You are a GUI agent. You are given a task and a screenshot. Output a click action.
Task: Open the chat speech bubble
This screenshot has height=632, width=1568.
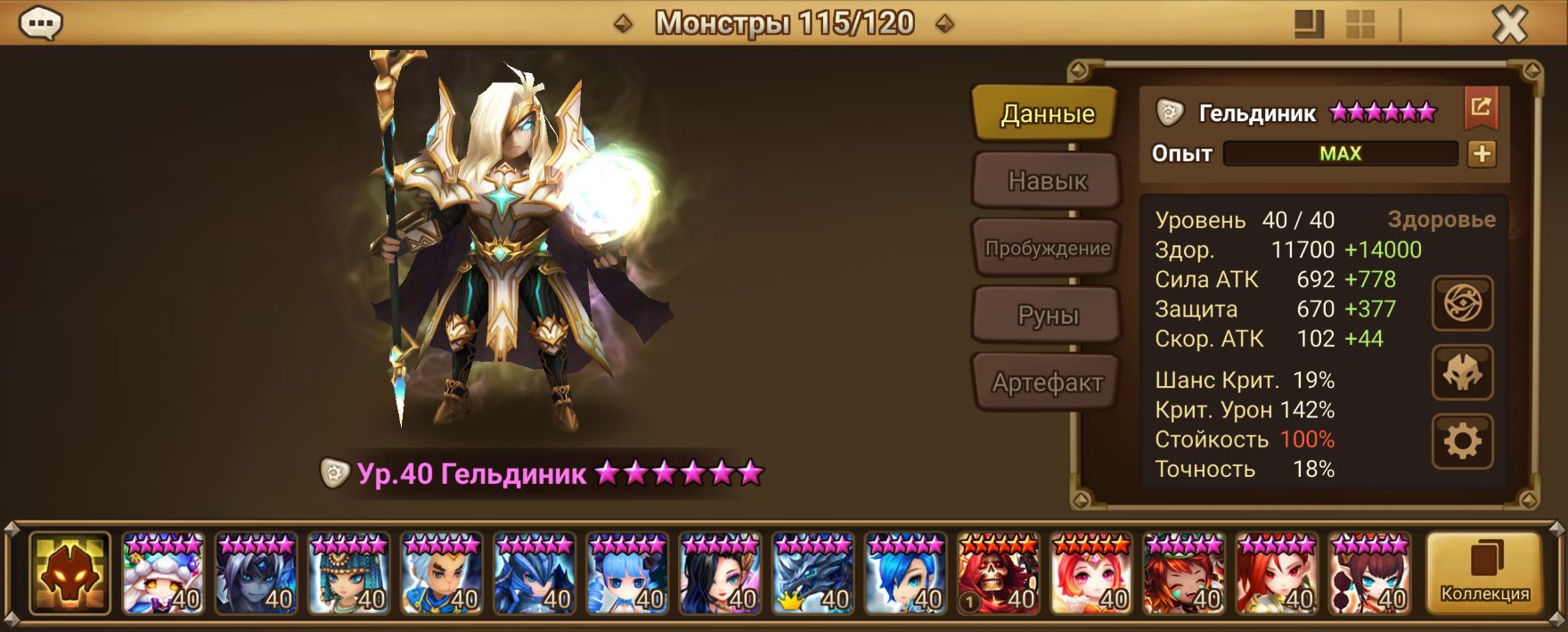[x=40, y=24]
